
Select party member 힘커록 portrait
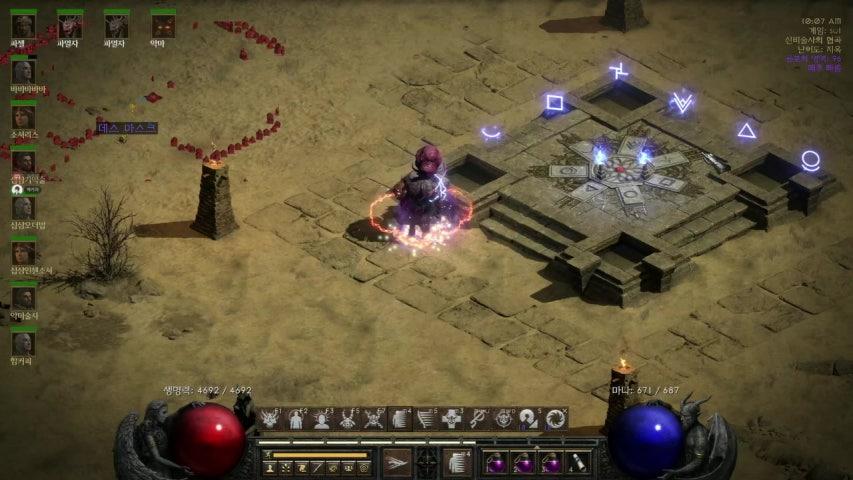point(23,343)
